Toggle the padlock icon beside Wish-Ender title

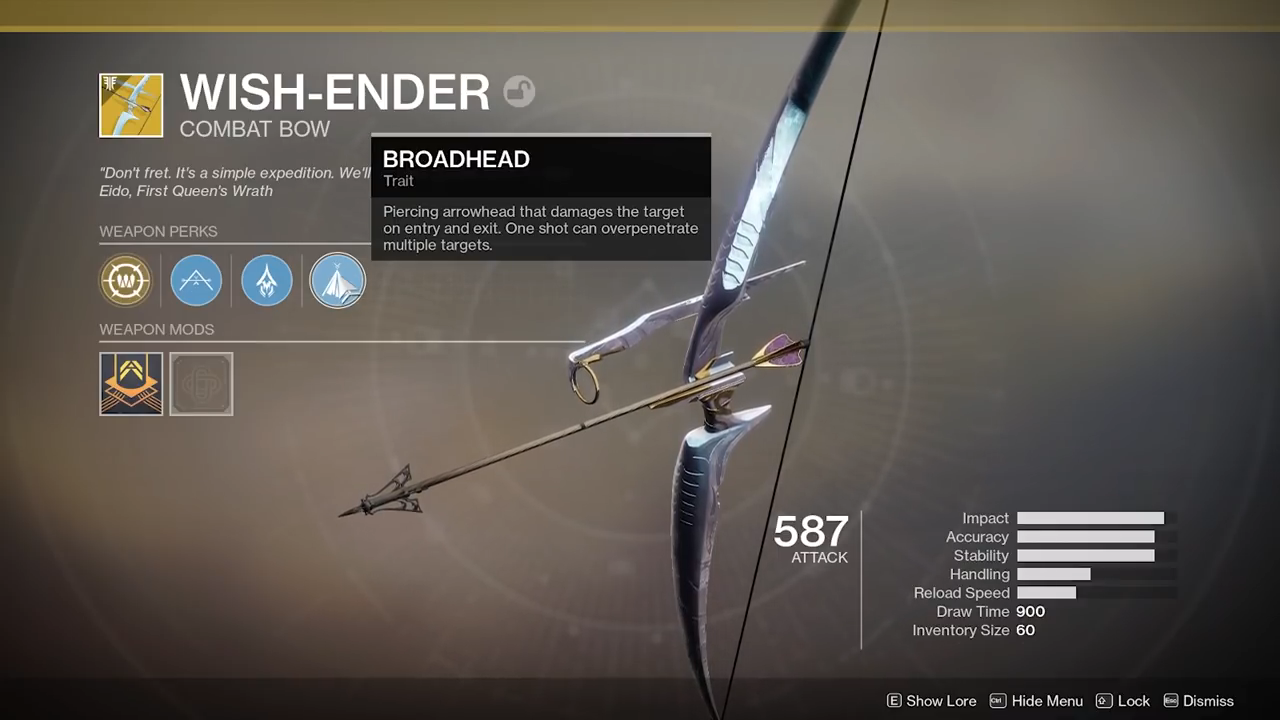click(x=519, y=92)
